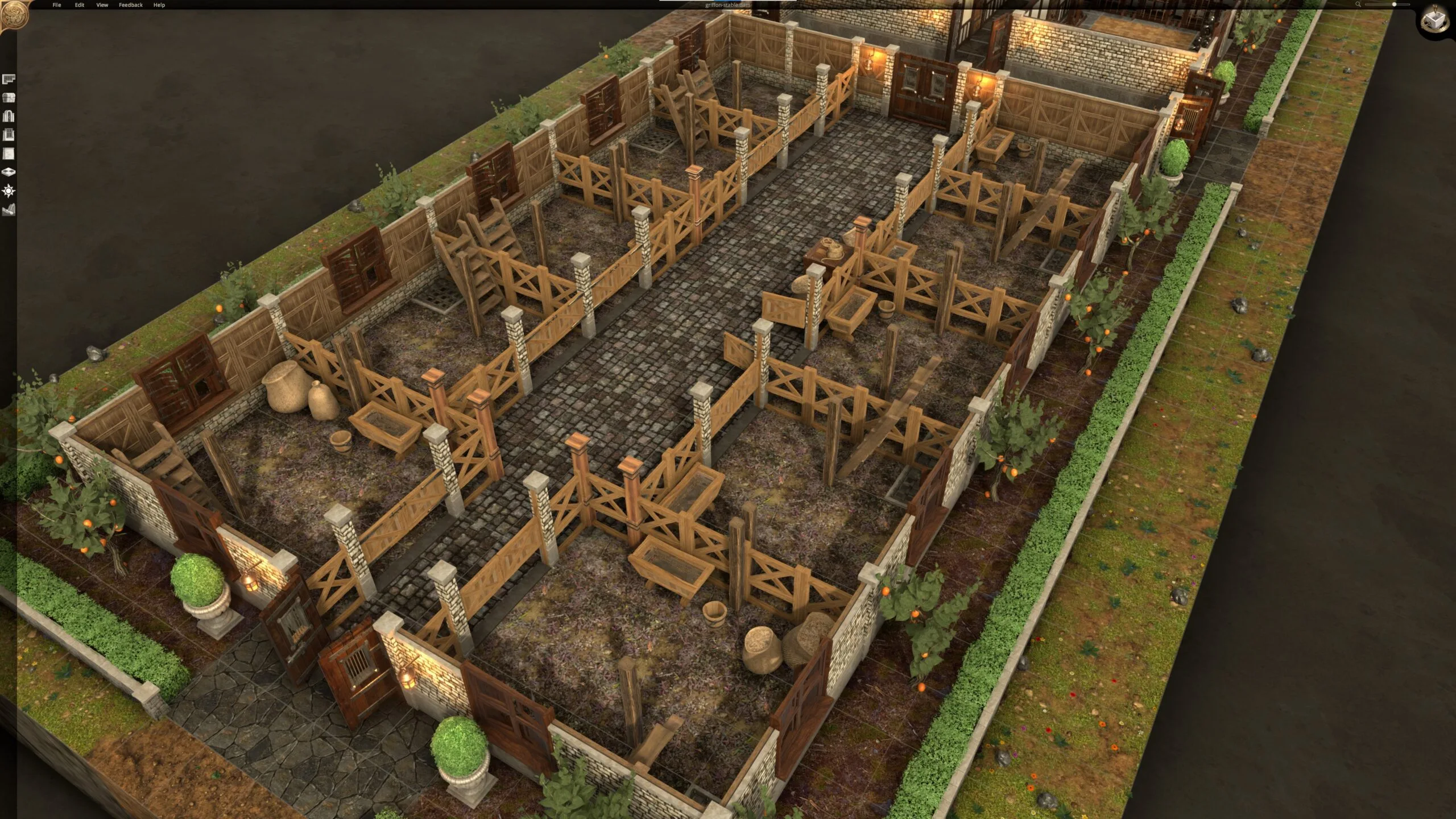The height and width of the screenshot is (819, 1456).
Task: Open the sun lighting tool
Action: 9,191
